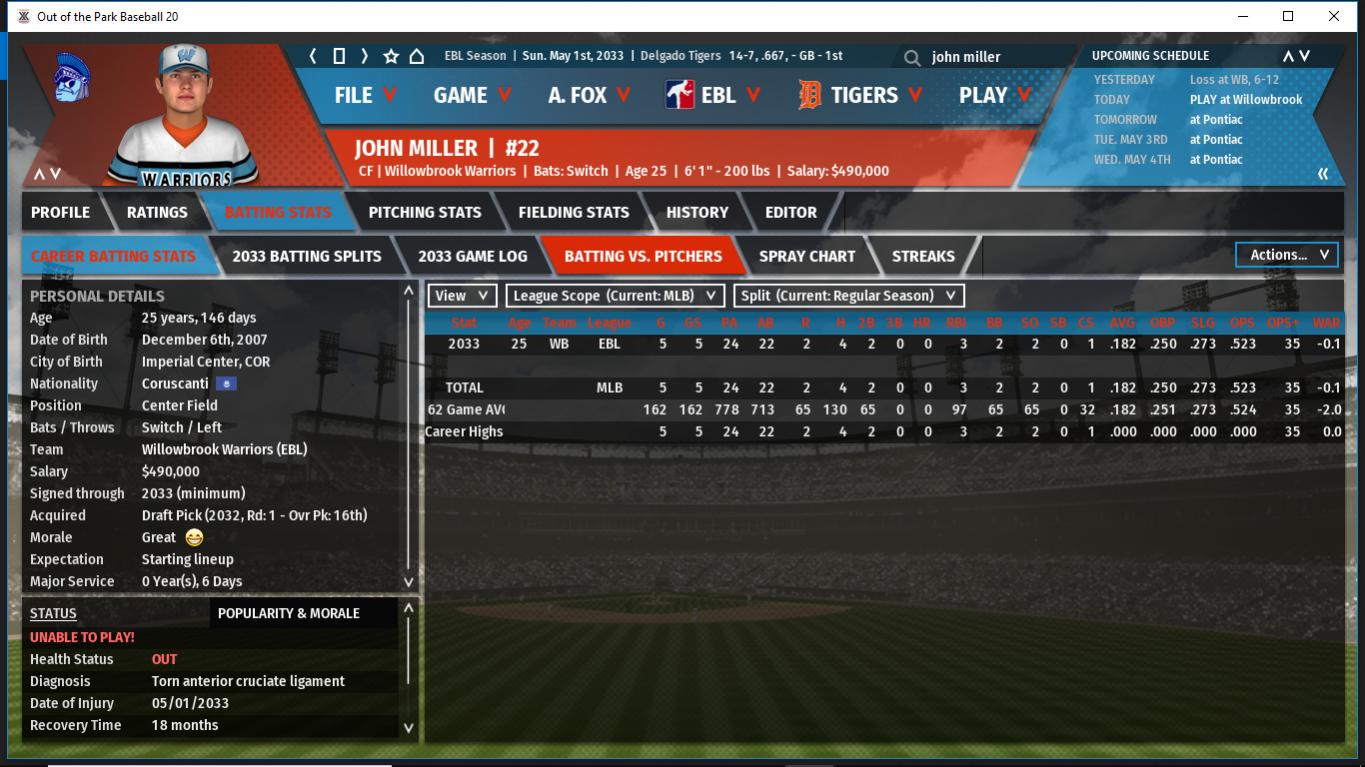Switch to the PROFILE tab

(x=60, y=212)
